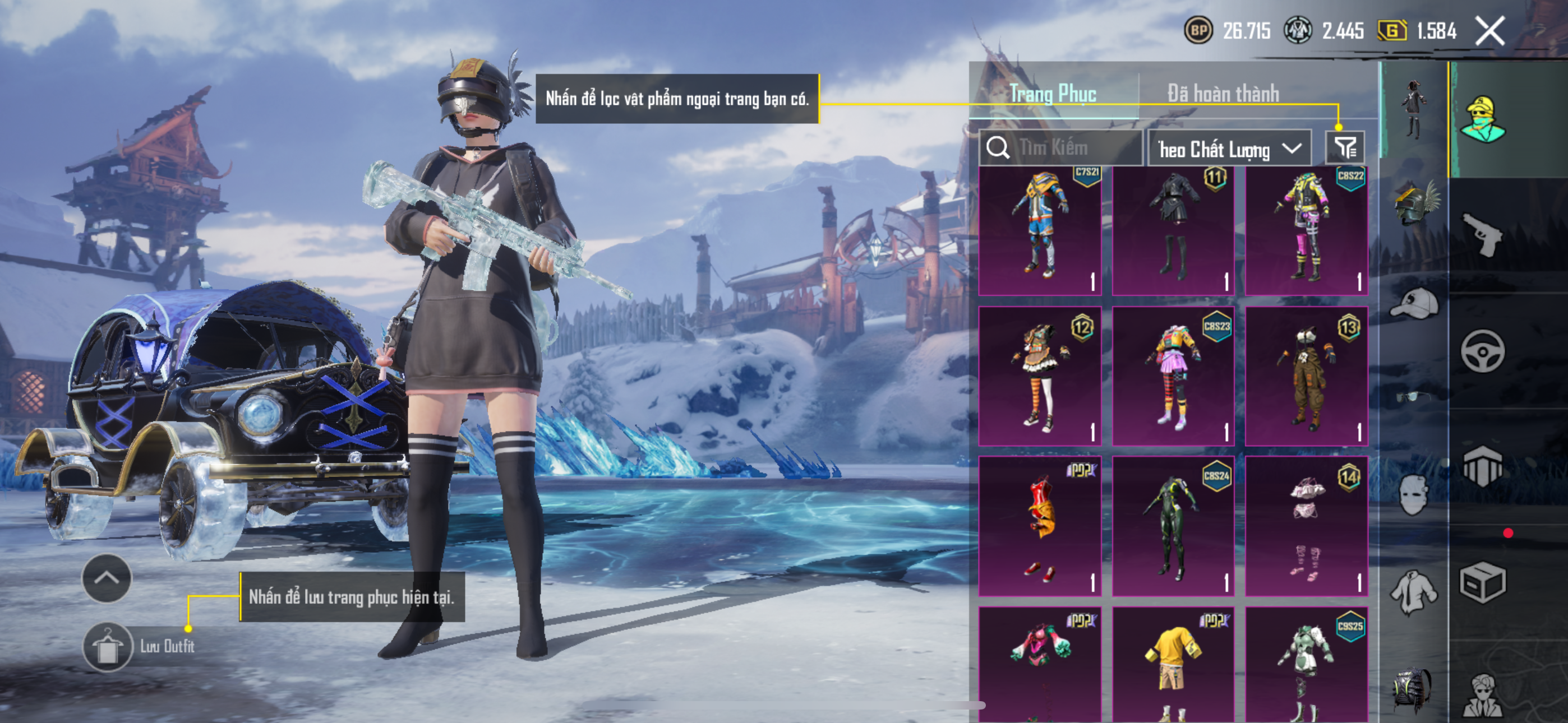The image size is (1568, 723).
Task: Choose the green C8S24 suit
Action: point(1173,526)
